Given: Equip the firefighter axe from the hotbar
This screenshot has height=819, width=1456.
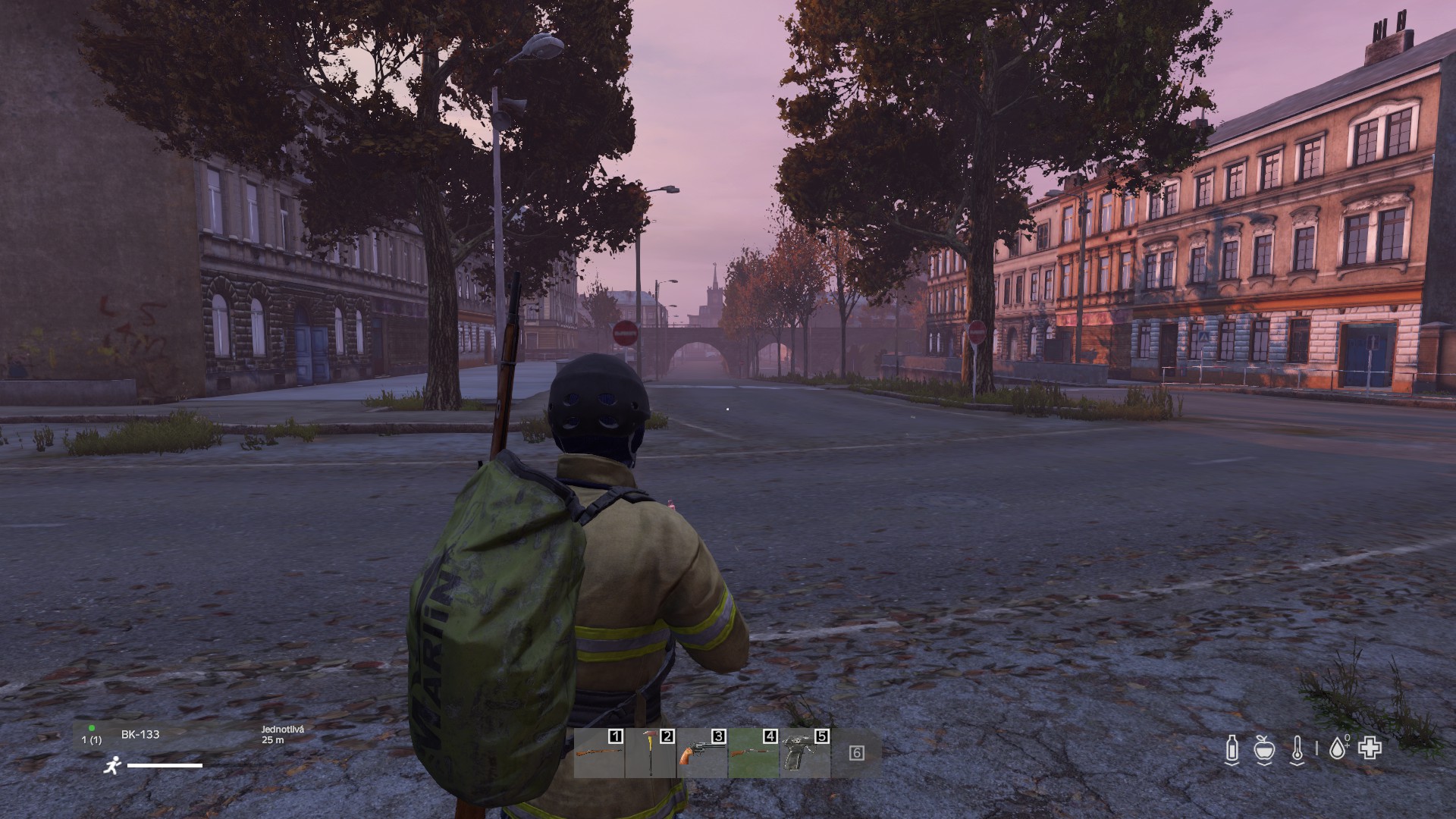Looking at the screenshot, I should (x=651, y=753).
